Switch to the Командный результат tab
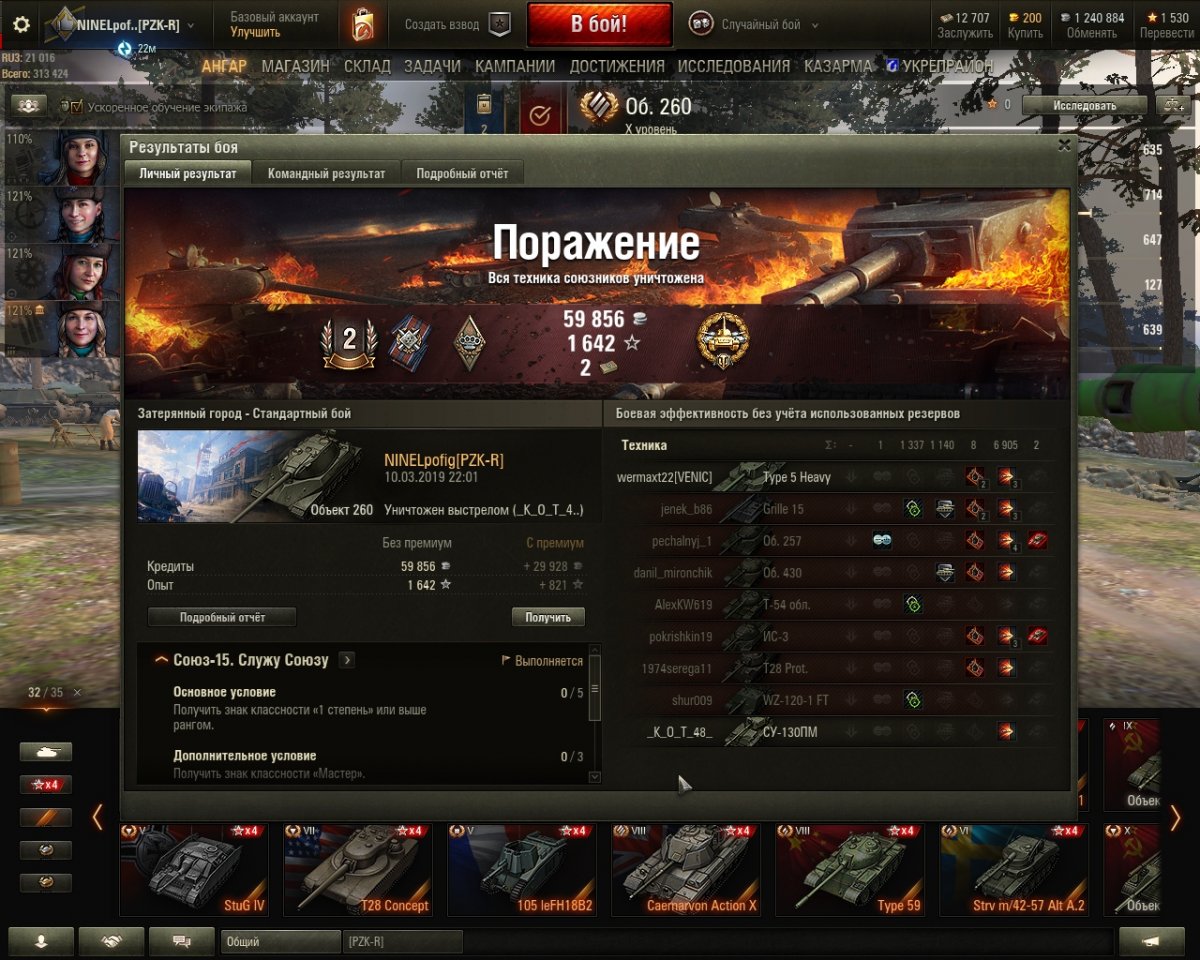Screen dimensions: 1200x960 pyautogui.click(x=326, y=173)
